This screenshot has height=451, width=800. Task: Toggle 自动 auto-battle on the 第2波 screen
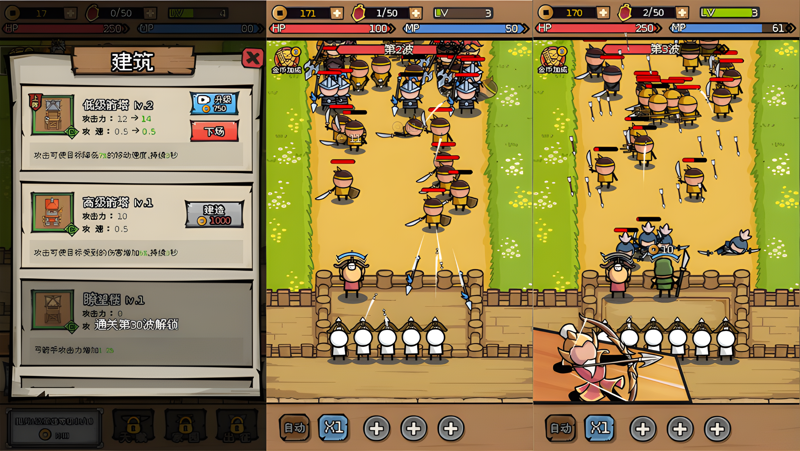(295, 428)
